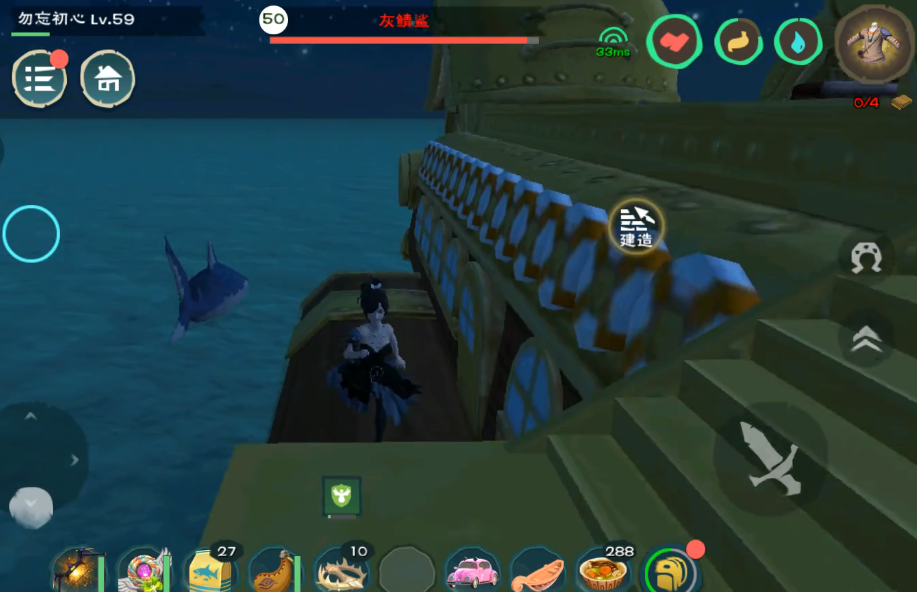917x592 pixels.
Task: Tap the horseshoe magnet button
Action: pos(866,257)
